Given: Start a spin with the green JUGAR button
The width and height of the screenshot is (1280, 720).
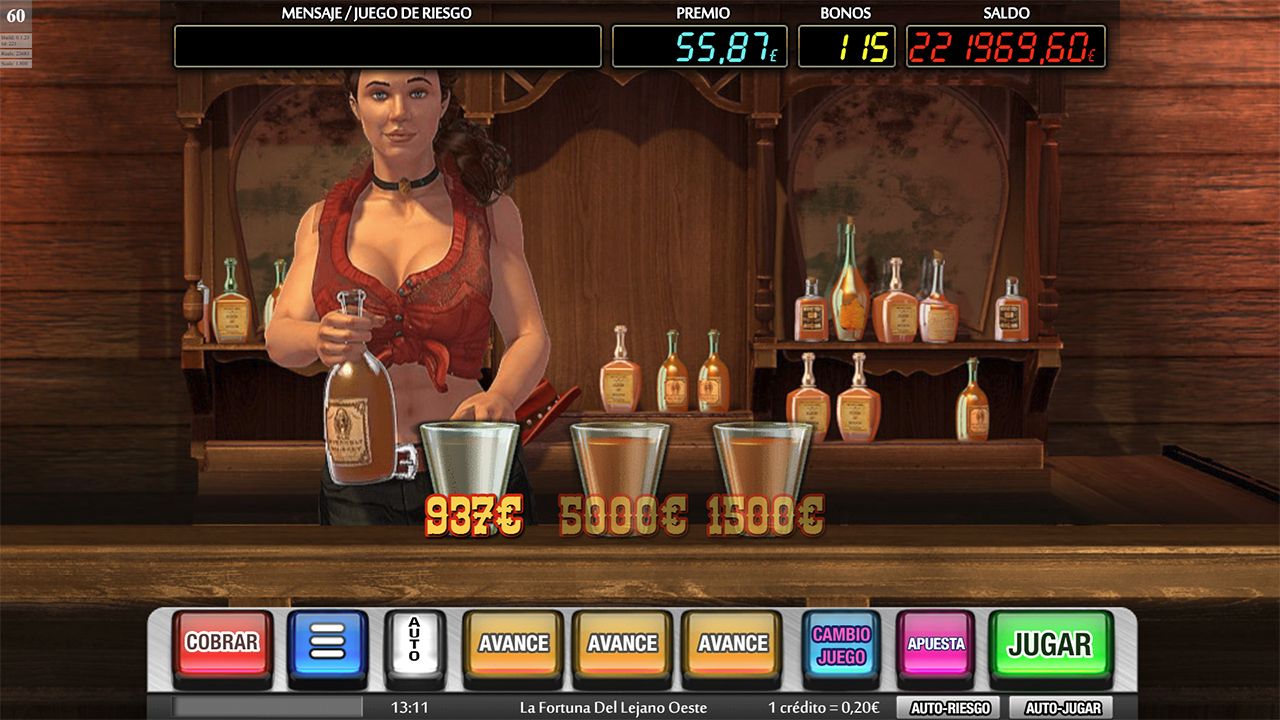Looking at the screenshot, I should [x=1049, y=644].
